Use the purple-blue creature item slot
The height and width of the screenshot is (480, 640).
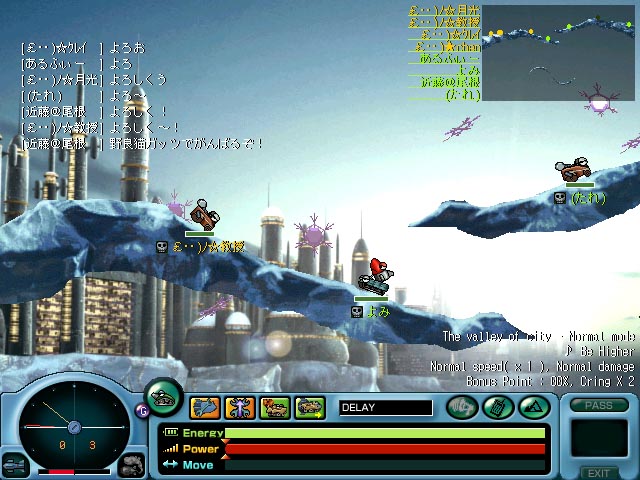pos(240,407)
